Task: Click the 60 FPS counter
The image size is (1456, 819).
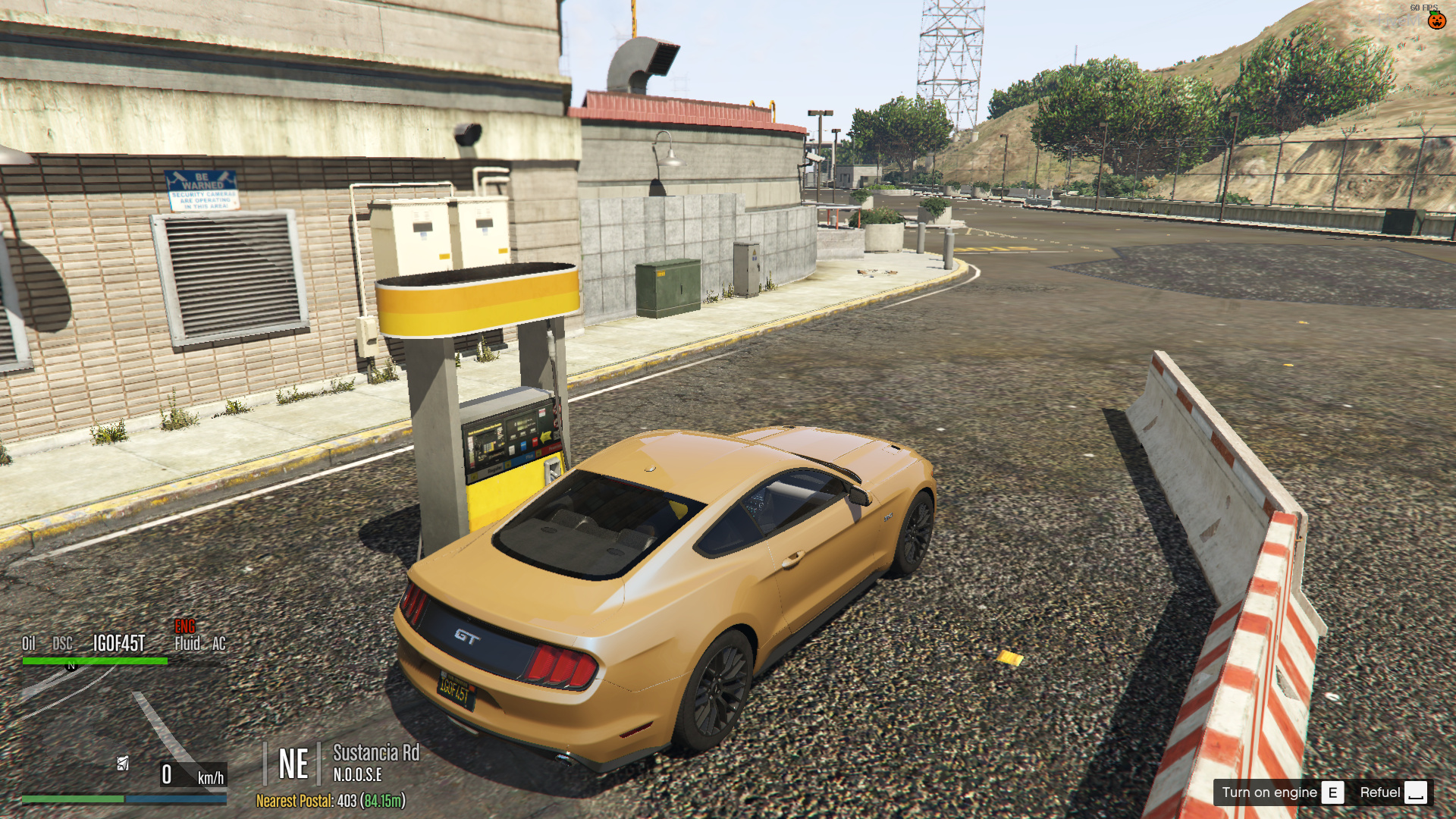Action: [1424, 6]
